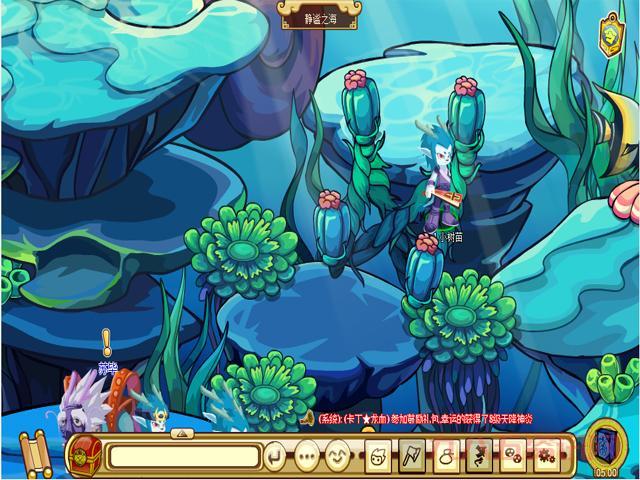This screenshot has width=640, height=480.
Task: Open the emoticon smiley menu
Action: click(x=337, y=457)
